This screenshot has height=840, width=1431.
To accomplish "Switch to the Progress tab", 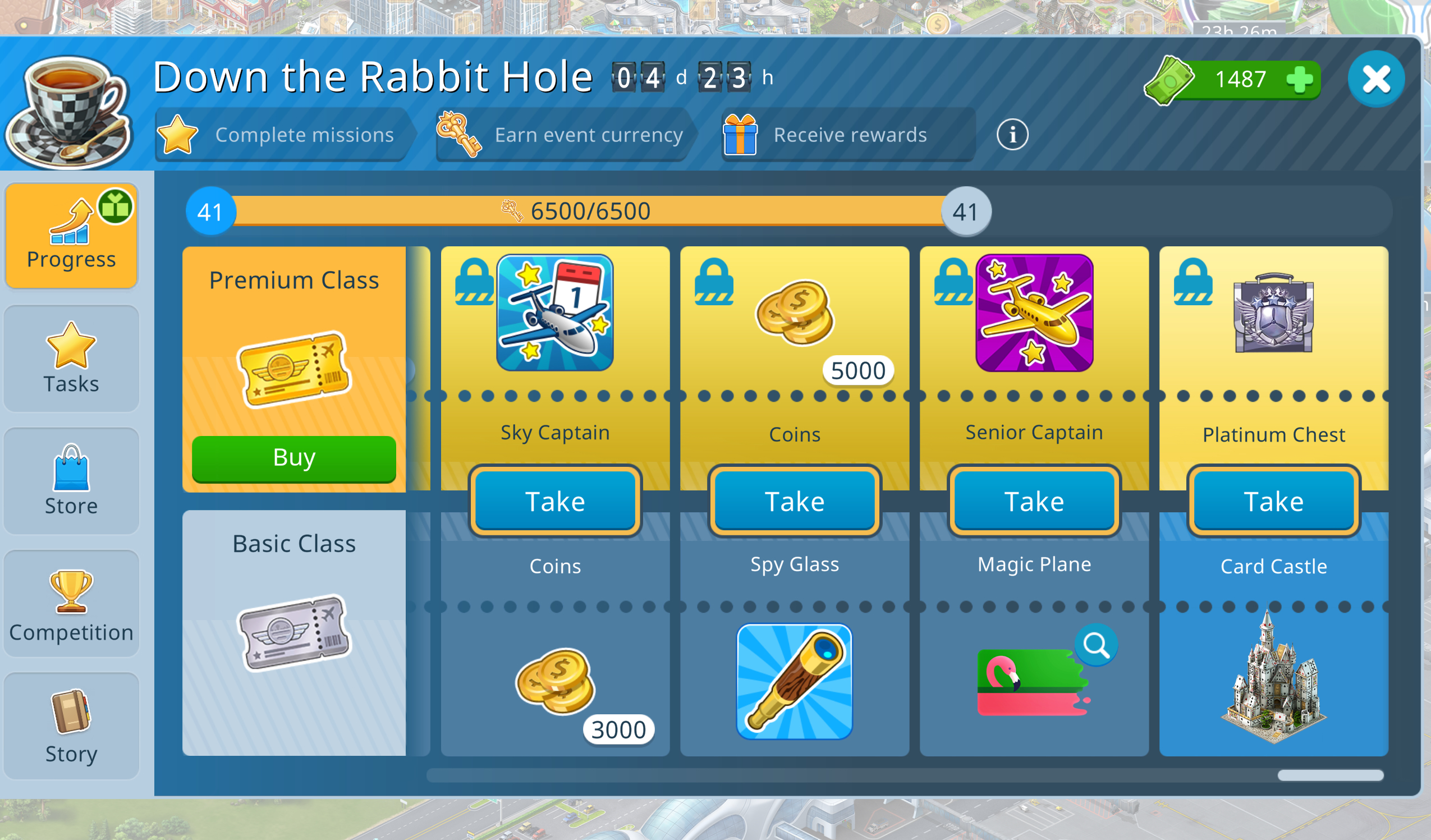I will (72, 236).
